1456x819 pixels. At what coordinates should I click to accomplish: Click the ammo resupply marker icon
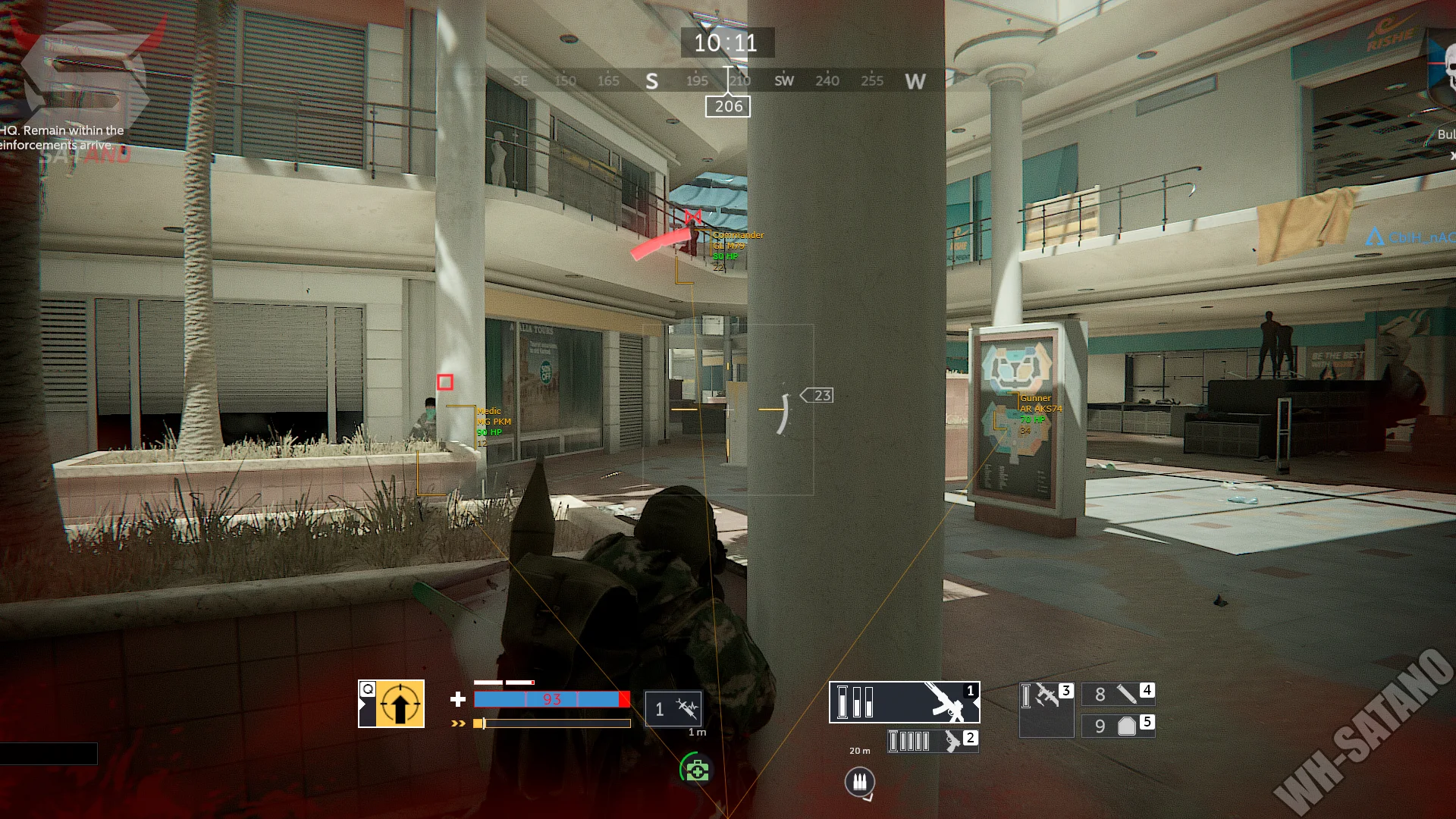coord(859,781)
